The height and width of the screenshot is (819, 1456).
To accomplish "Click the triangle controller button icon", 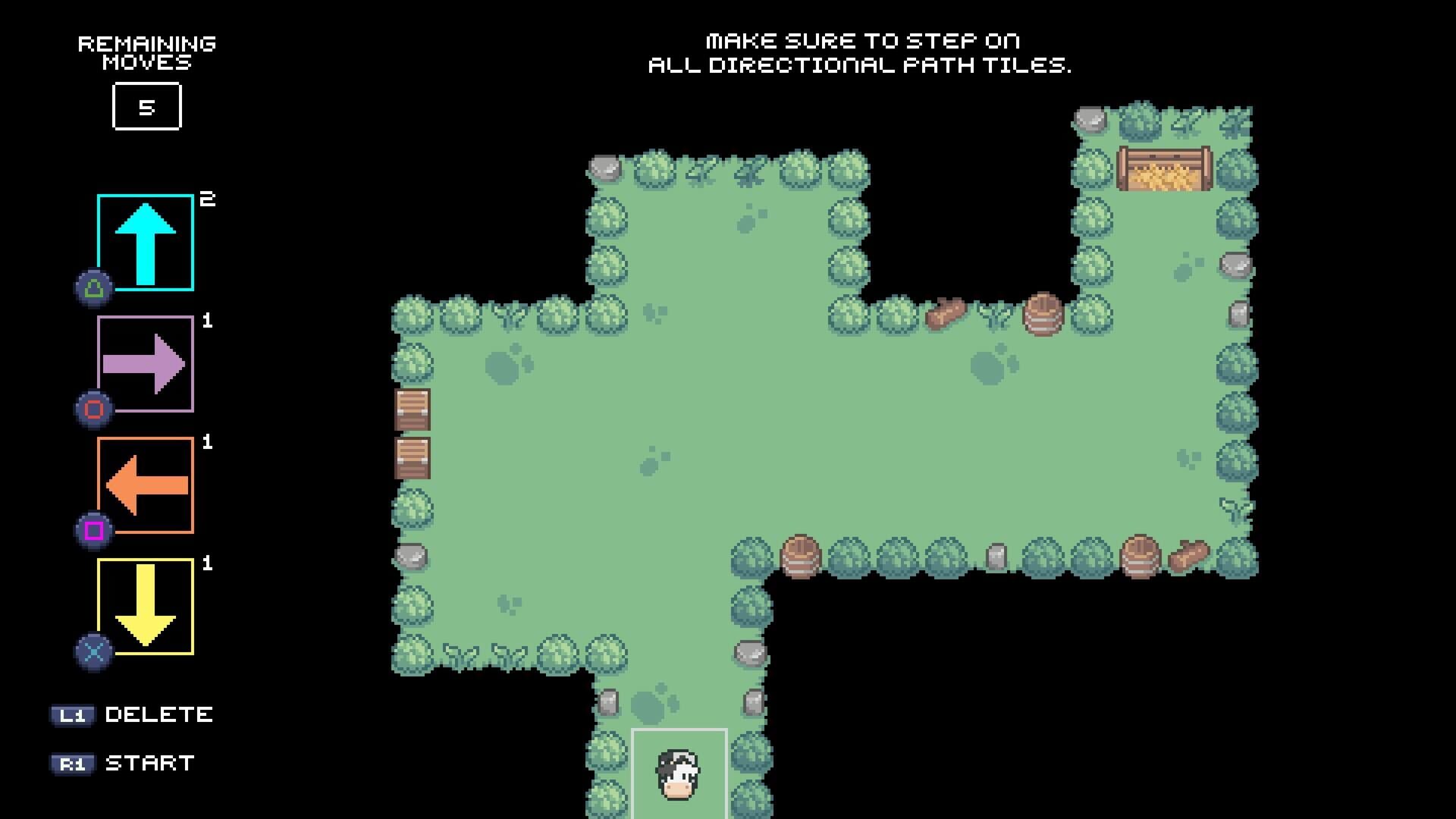I will (x=93, y=288).
